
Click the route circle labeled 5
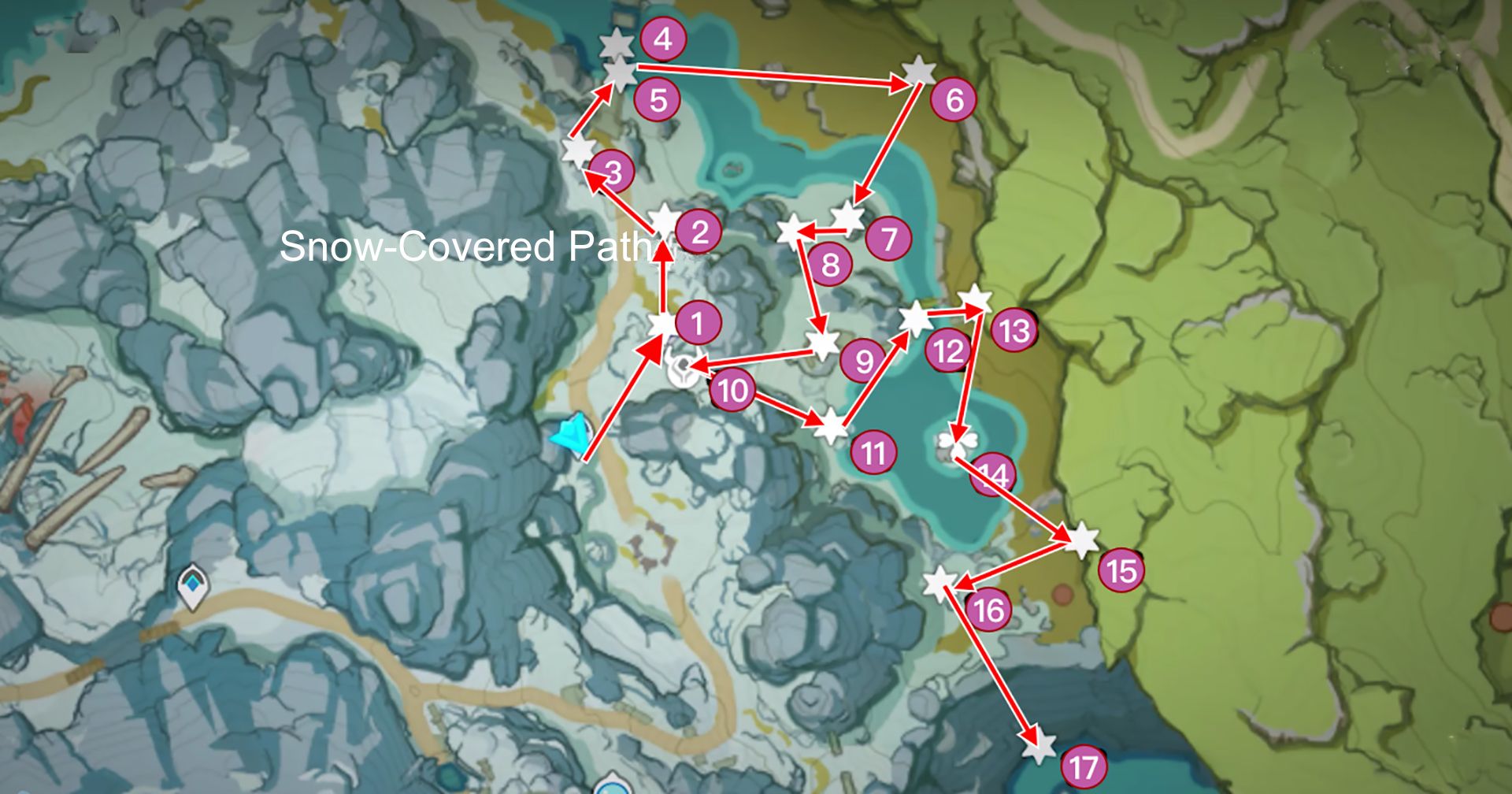(x=660, y=99)
